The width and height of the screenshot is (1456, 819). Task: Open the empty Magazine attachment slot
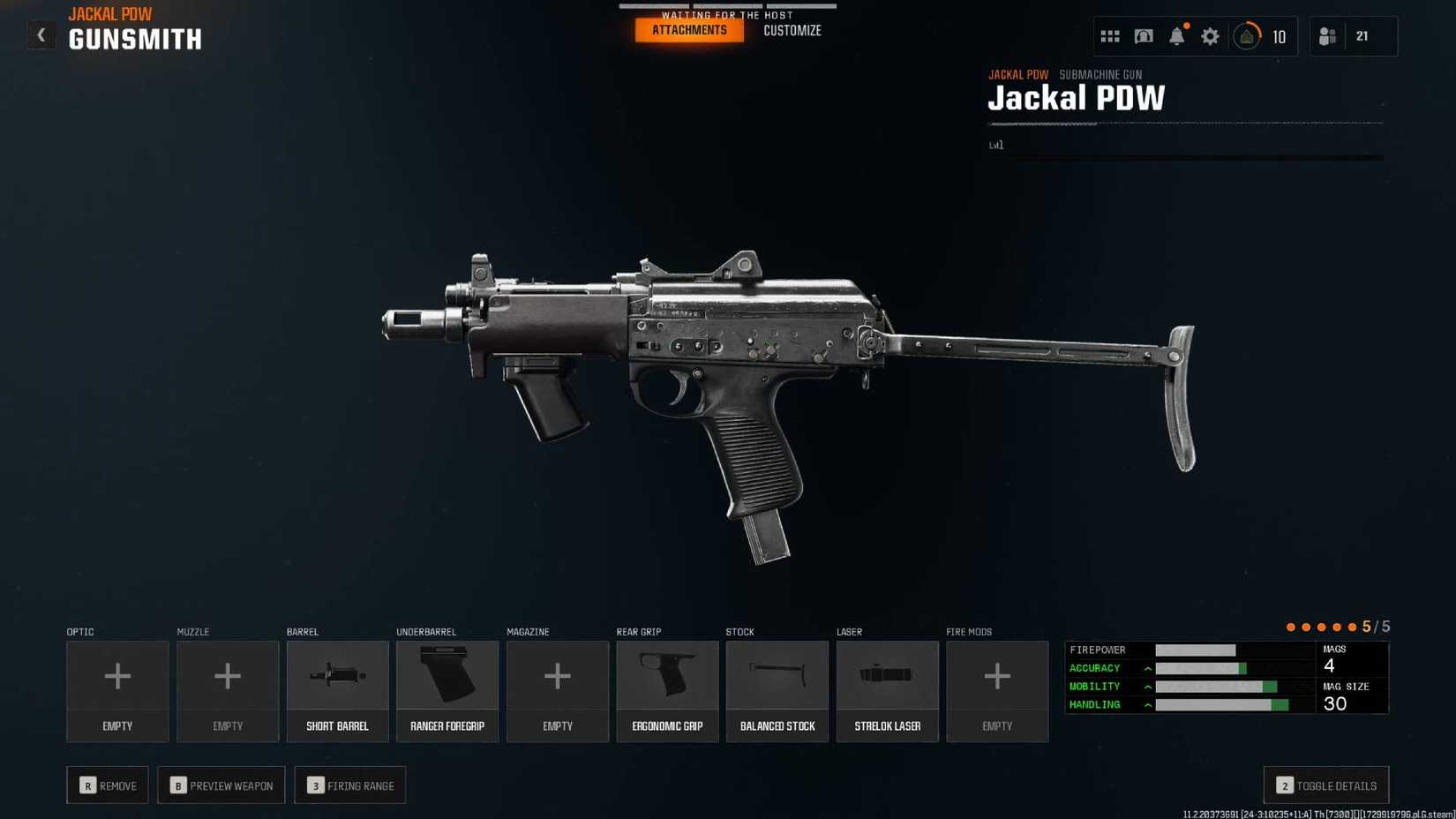pos(557,691)
